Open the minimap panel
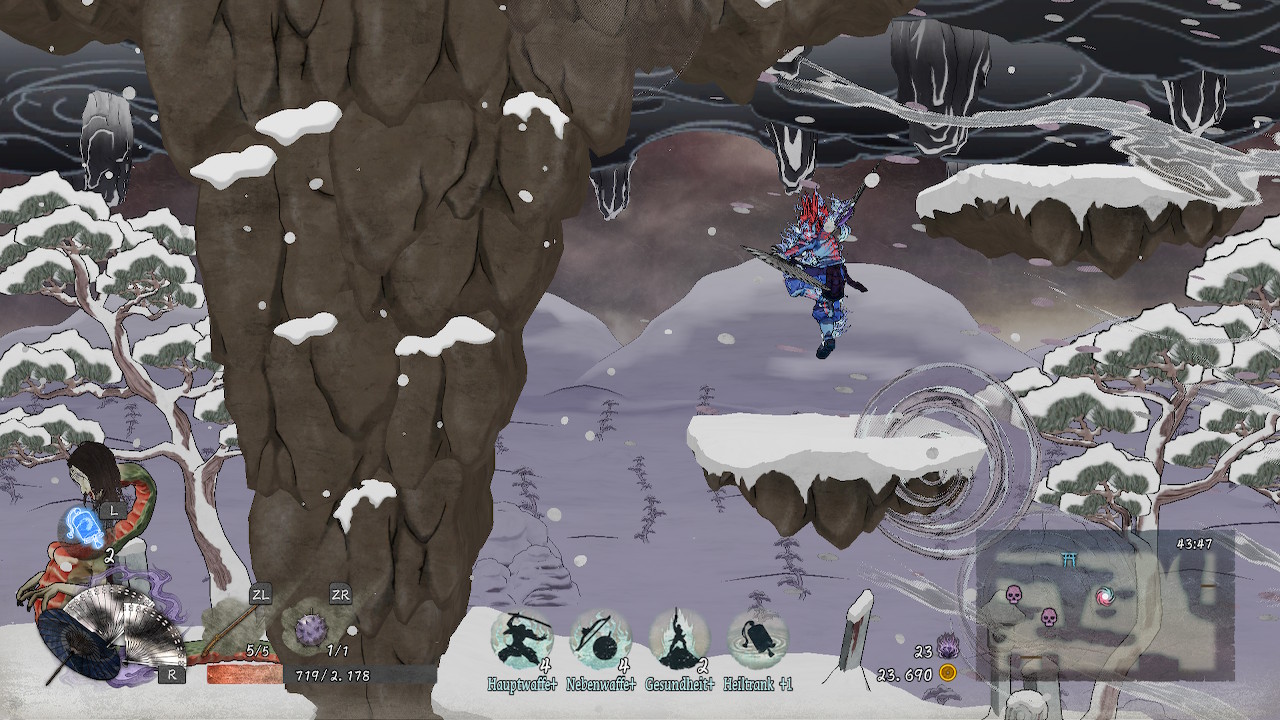Screen dimensions: 1280x720 tap(1105, 606)
